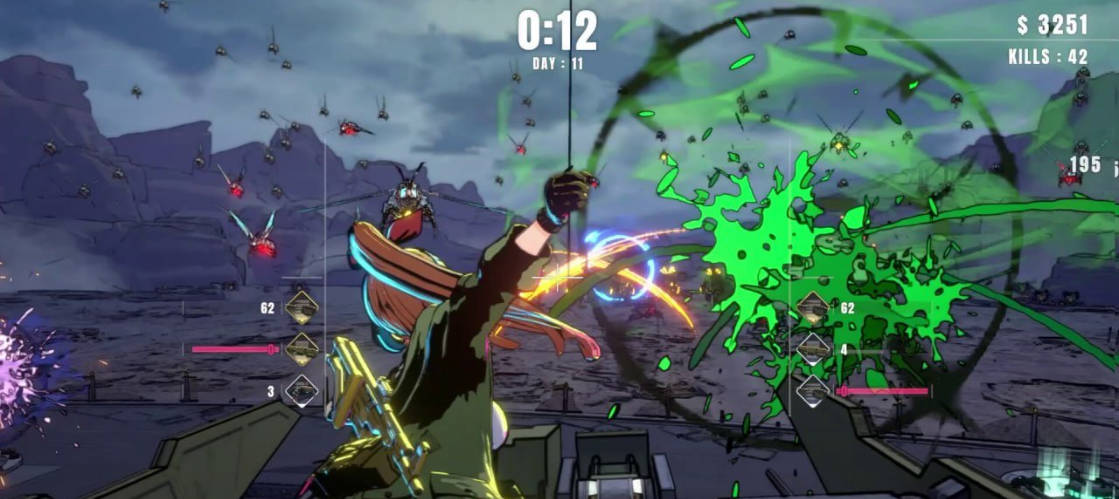Select the weapon slot showing 3 ammo

point(301,391)
